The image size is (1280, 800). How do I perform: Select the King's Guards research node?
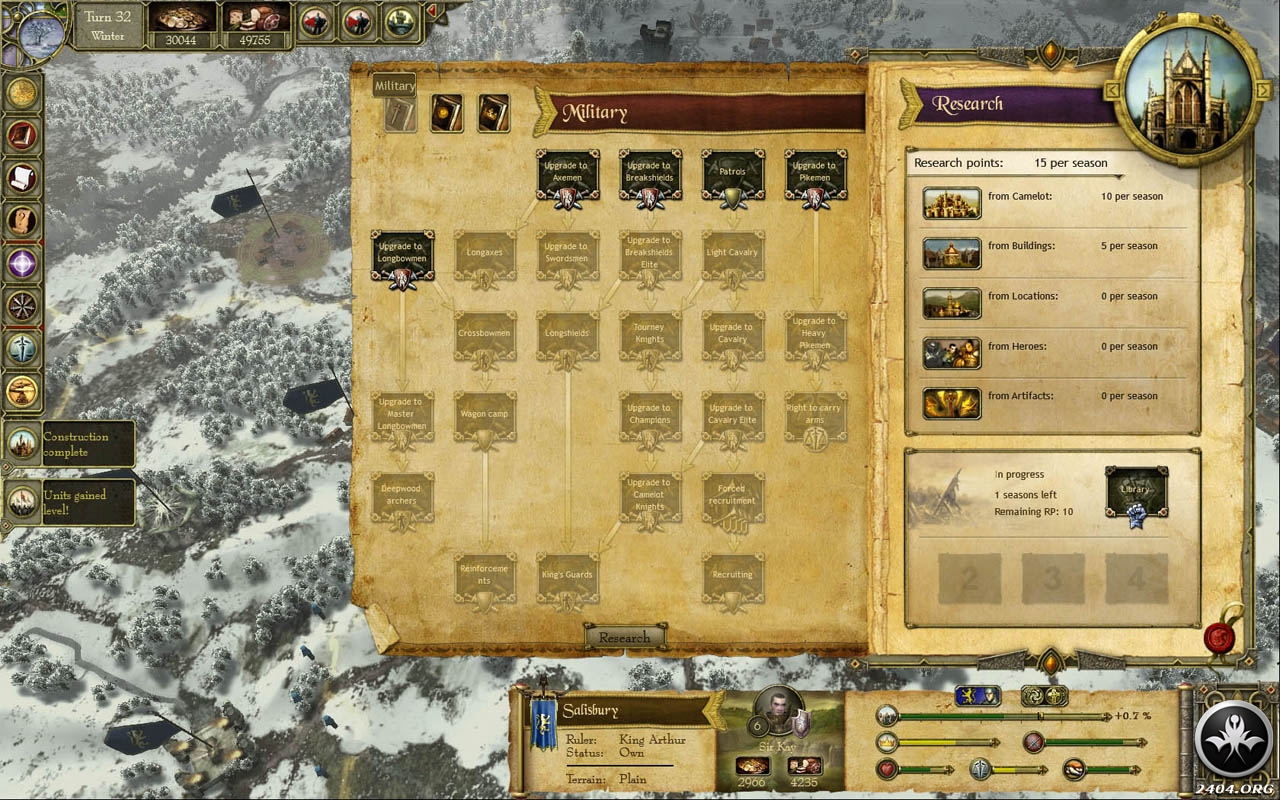(567, 577)
